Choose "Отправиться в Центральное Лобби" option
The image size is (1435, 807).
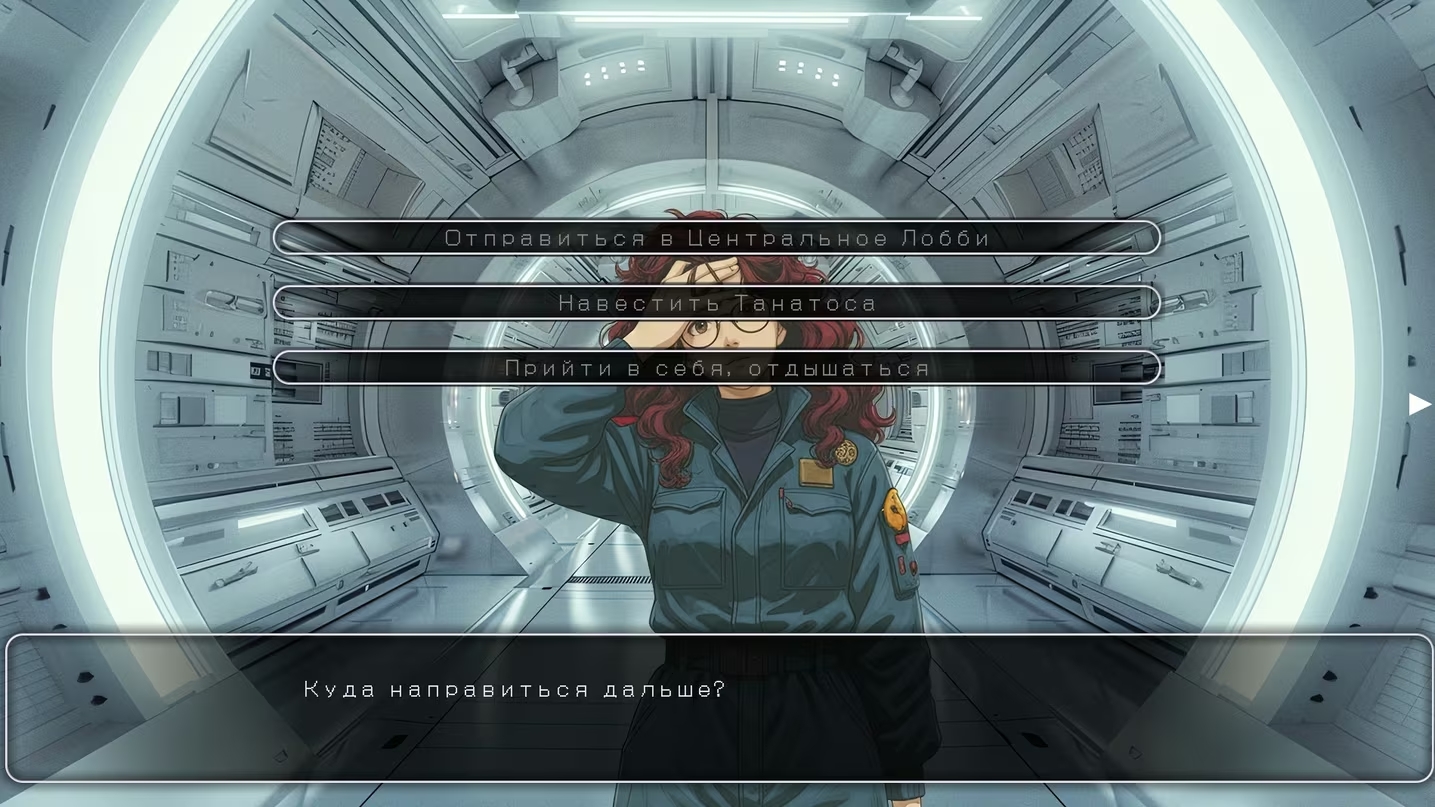pos(716,238)
